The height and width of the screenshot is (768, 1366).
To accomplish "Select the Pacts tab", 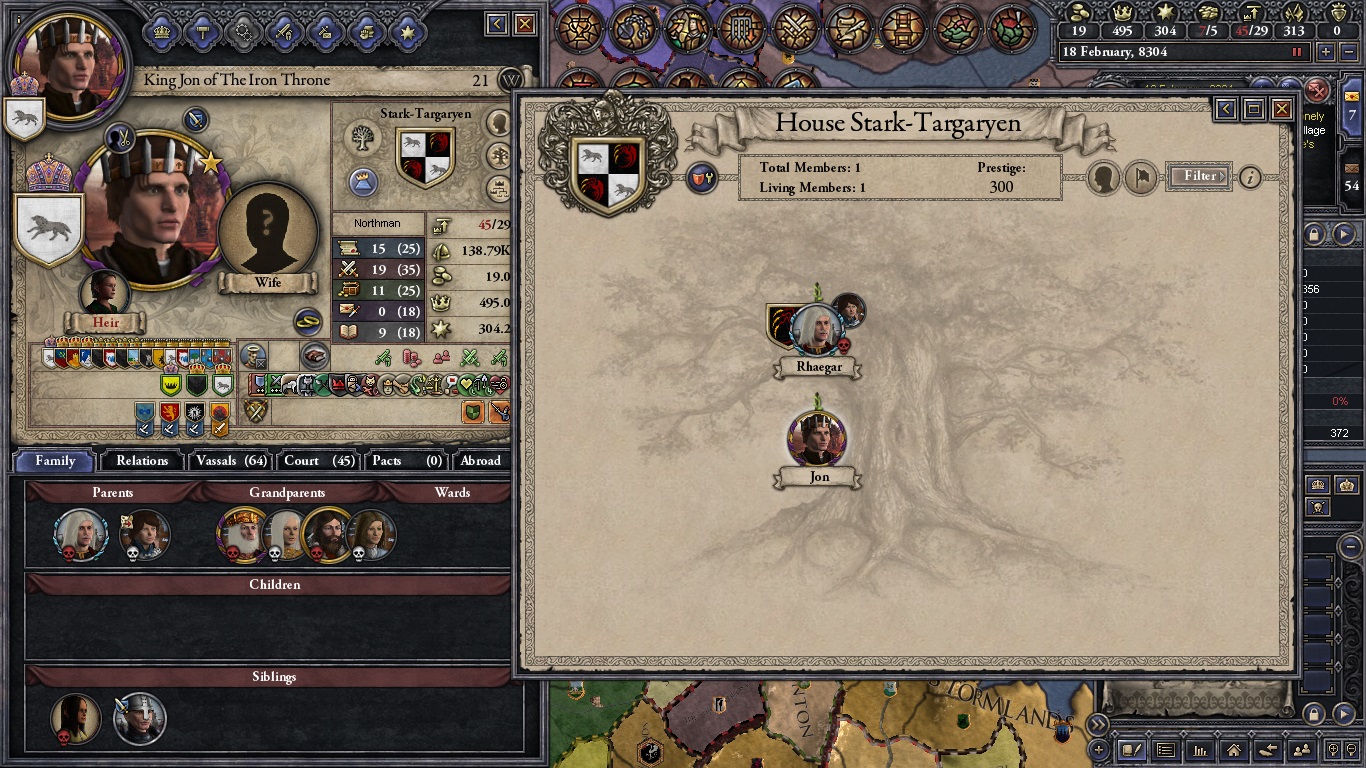I will (x=405, y=461).
